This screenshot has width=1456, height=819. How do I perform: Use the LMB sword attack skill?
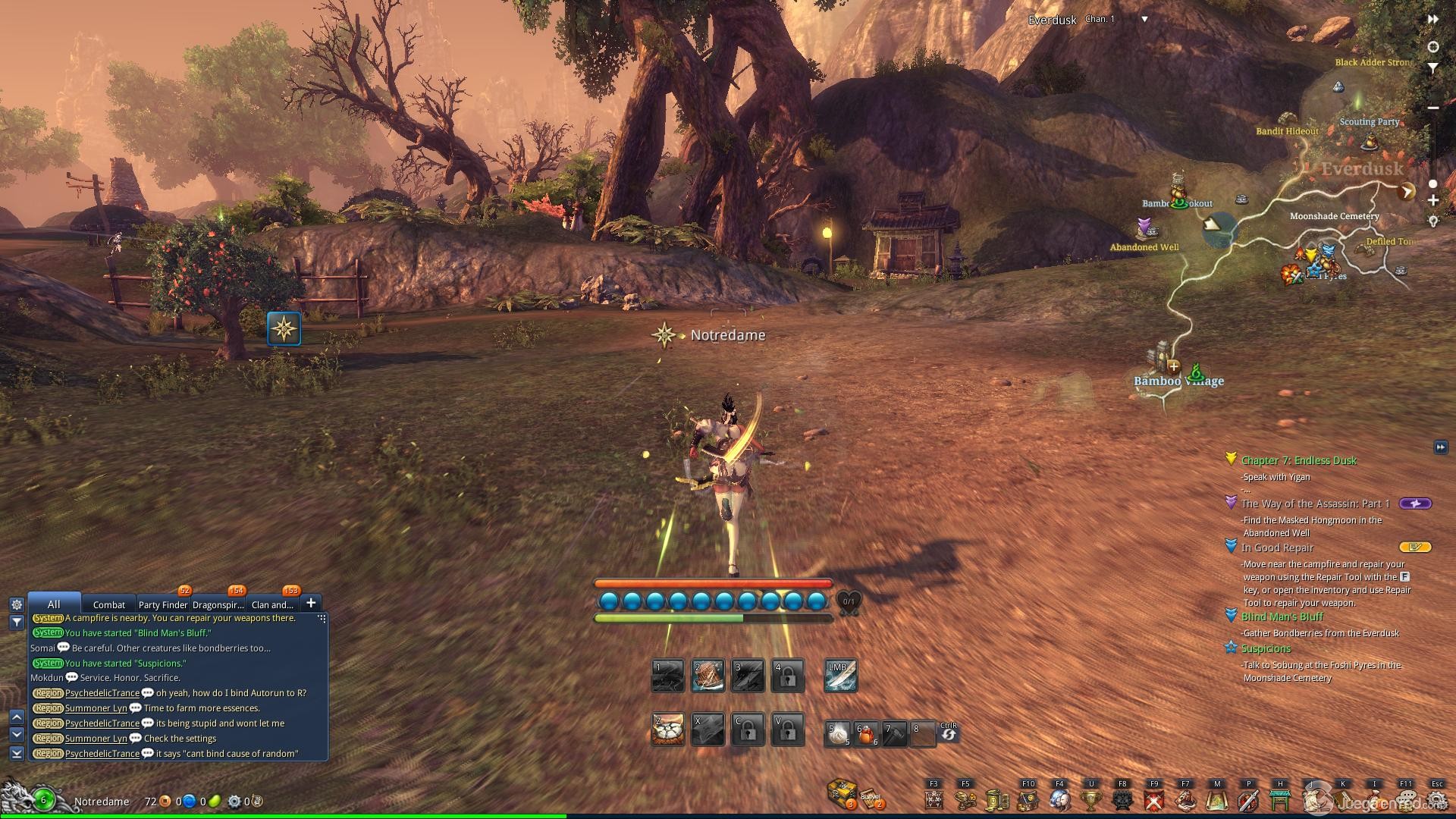click(840, 676)
